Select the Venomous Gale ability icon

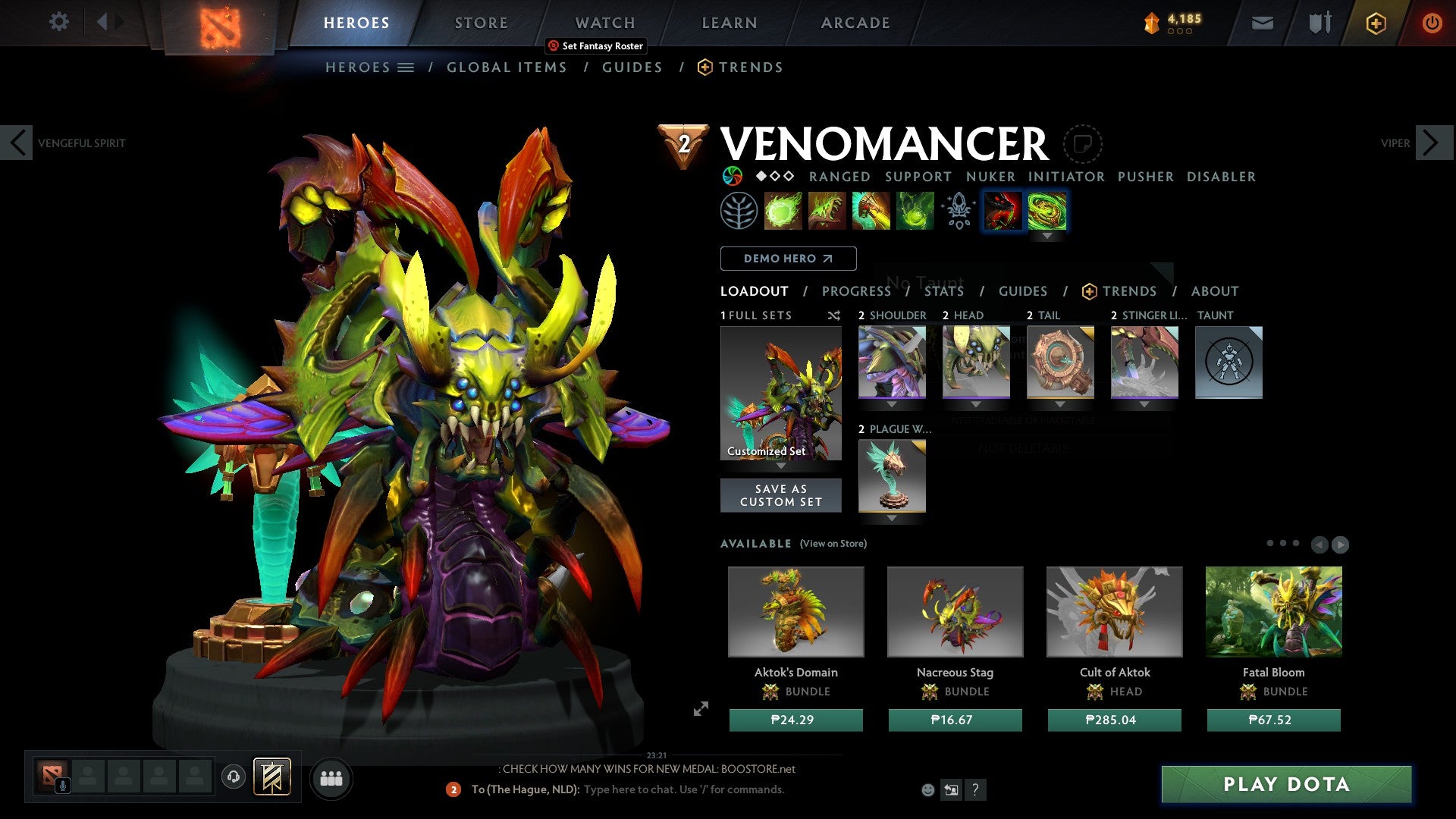coord(783,210)
